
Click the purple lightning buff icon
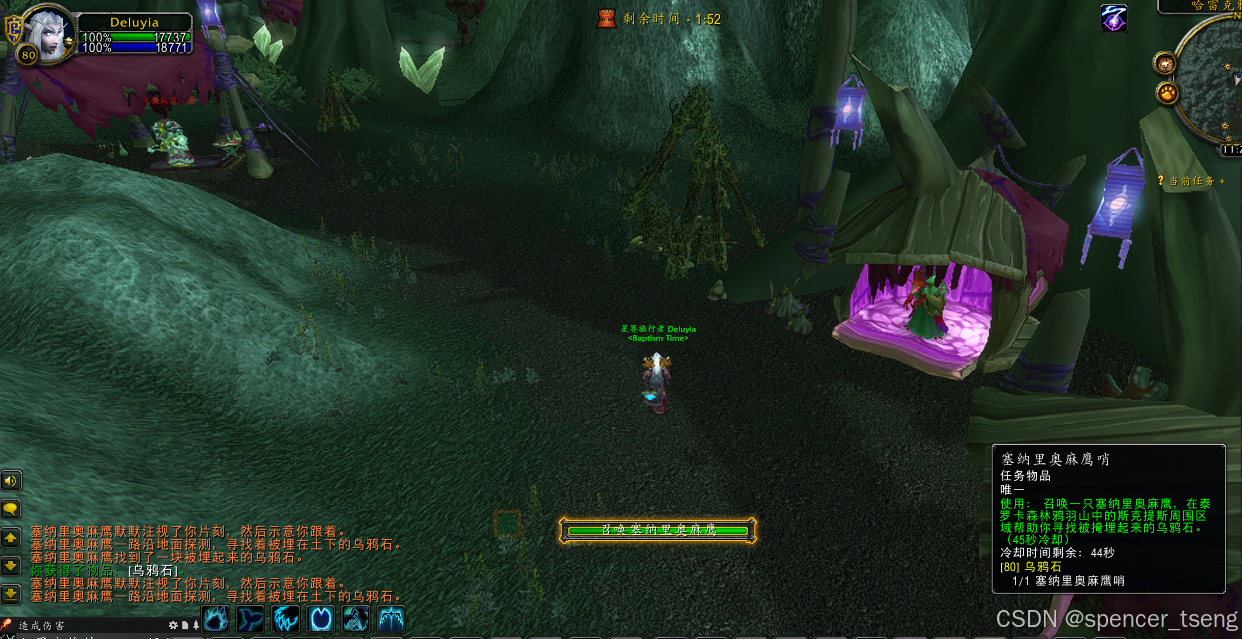(x=1114, y=18)
